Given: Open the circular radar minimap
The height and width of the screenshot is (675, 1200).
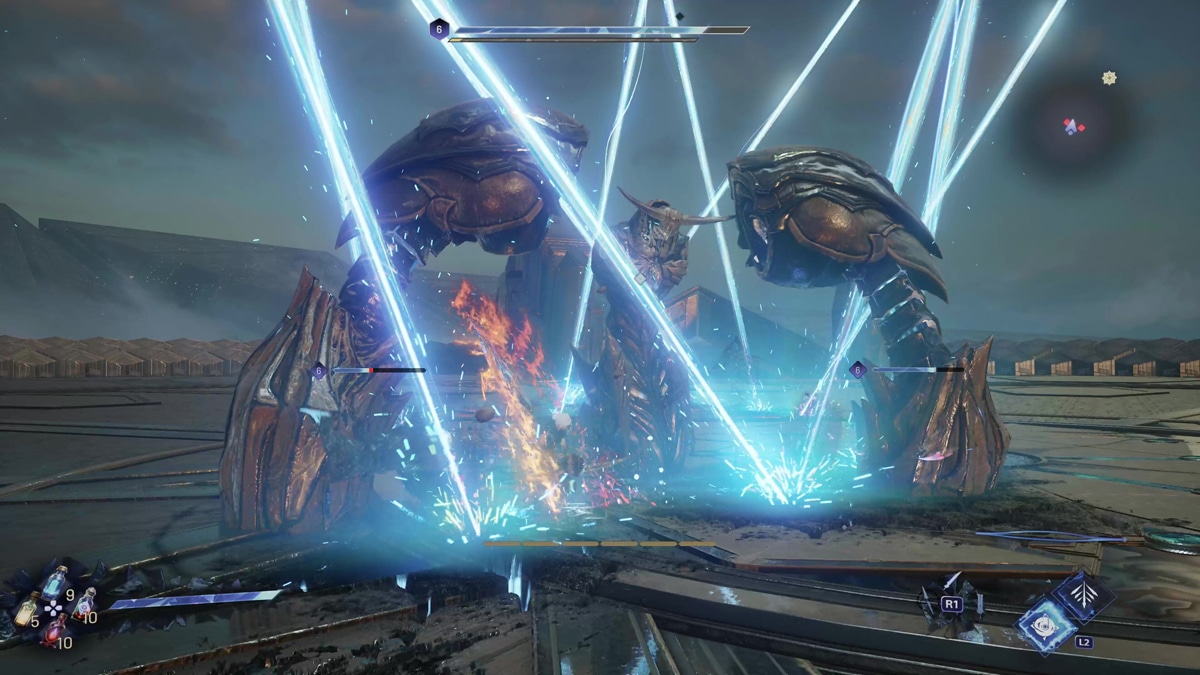Looking at the screenshot, I should (1073, 126).
